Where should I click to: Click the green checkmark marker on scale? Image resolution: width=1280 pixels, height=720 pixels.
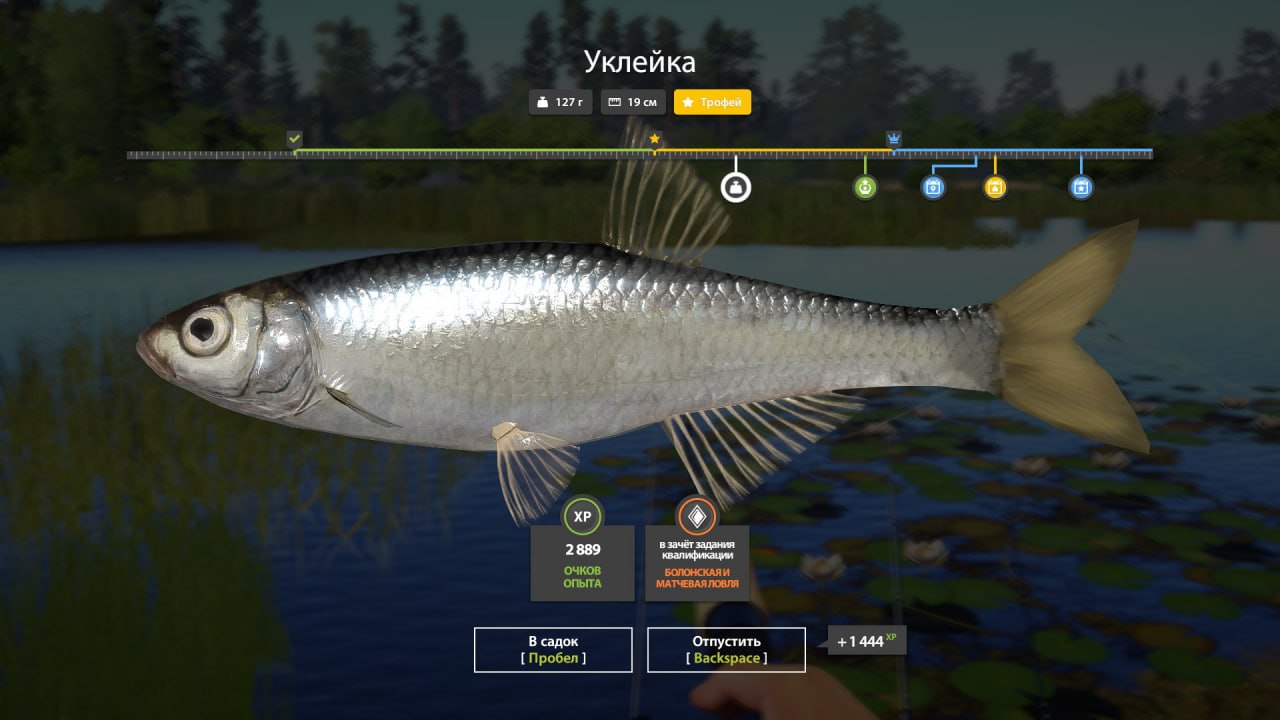tap(294, 139)
